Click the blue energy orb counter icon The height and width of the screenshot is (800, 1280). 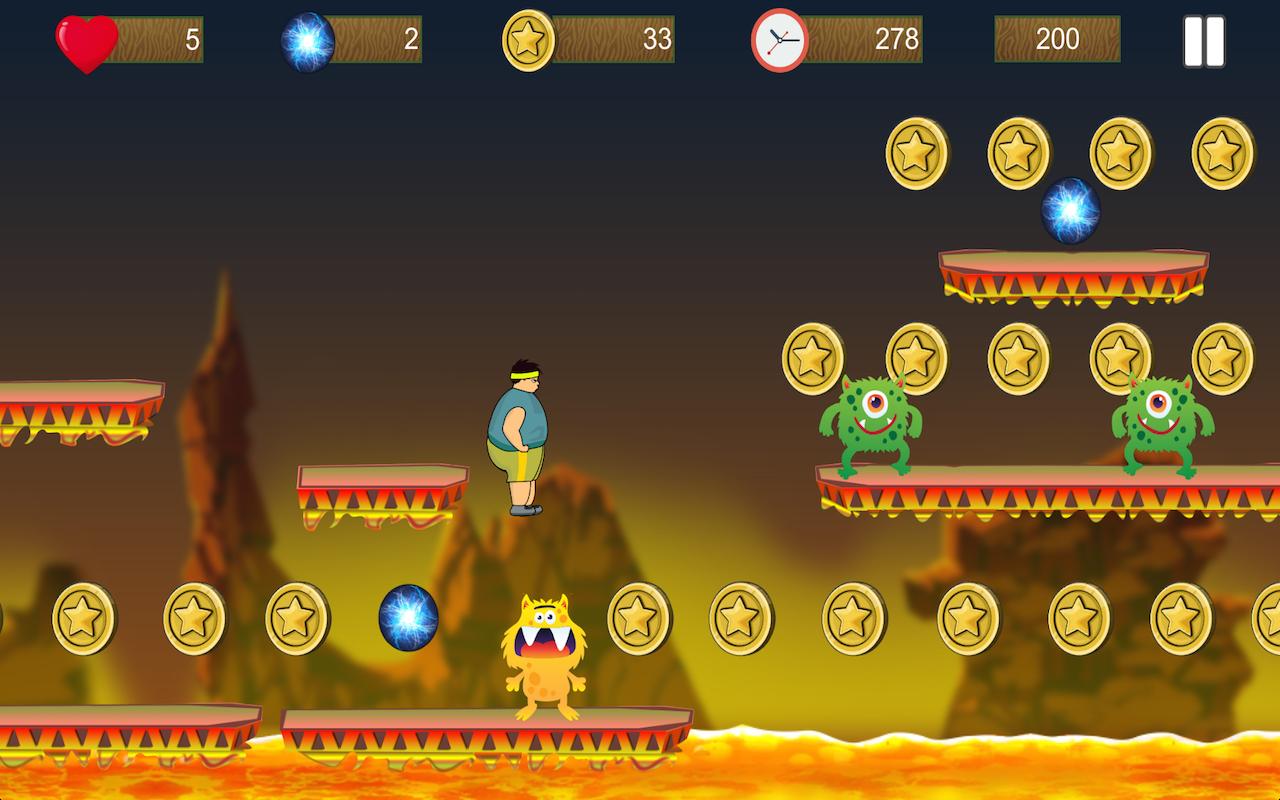[x=307, y=41]
